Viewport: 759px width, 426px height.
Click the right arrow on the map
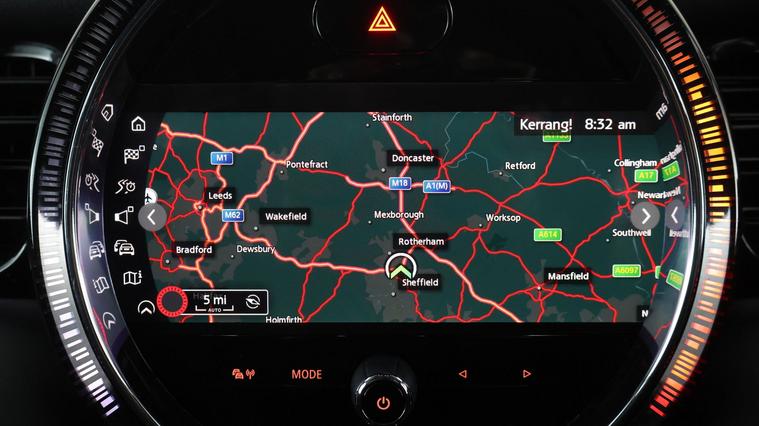coord(645,215)
